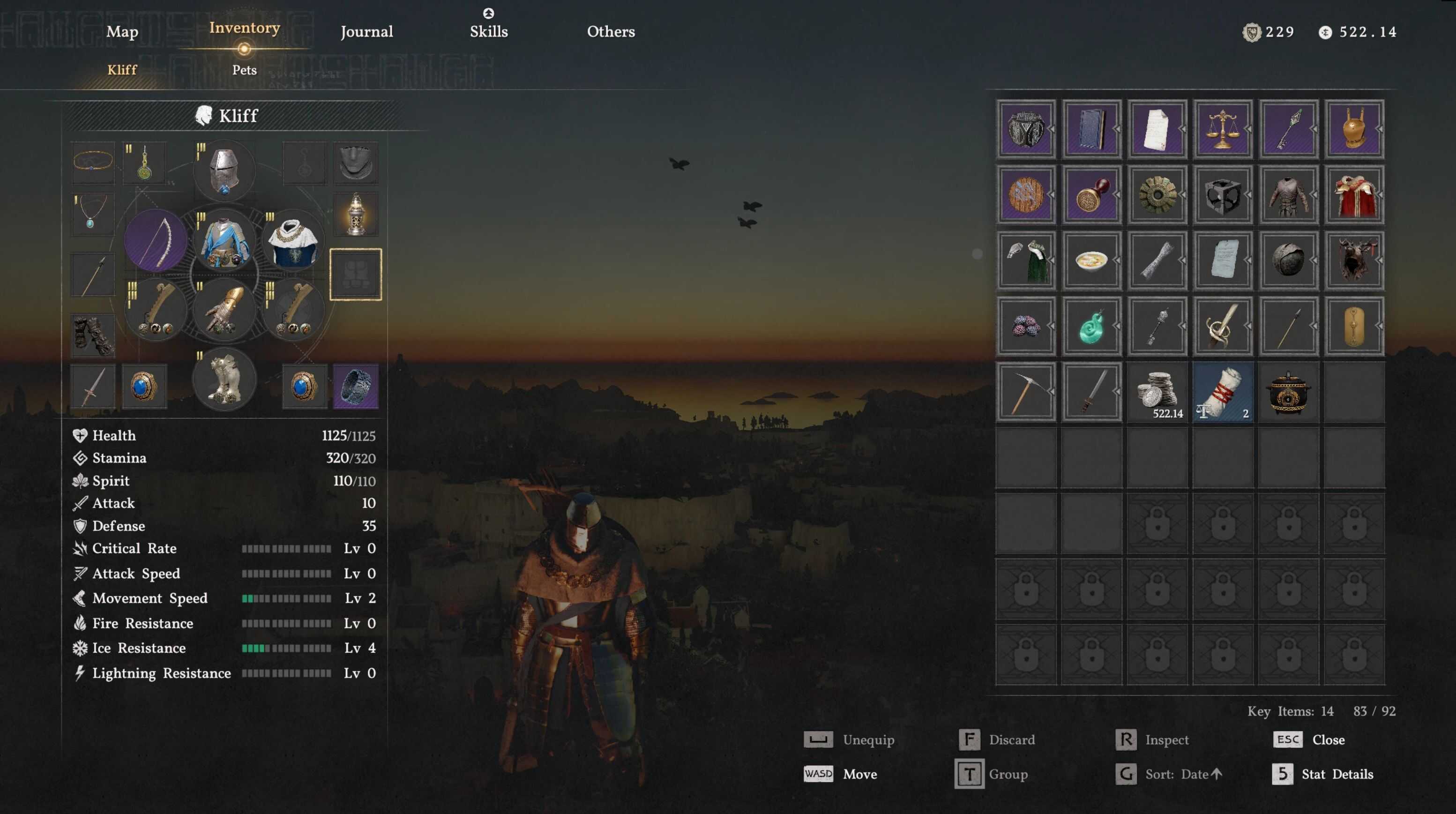The image size is (1456, 814).
Task: Choose the berries inventory item
Action: tap(1026, 326)
